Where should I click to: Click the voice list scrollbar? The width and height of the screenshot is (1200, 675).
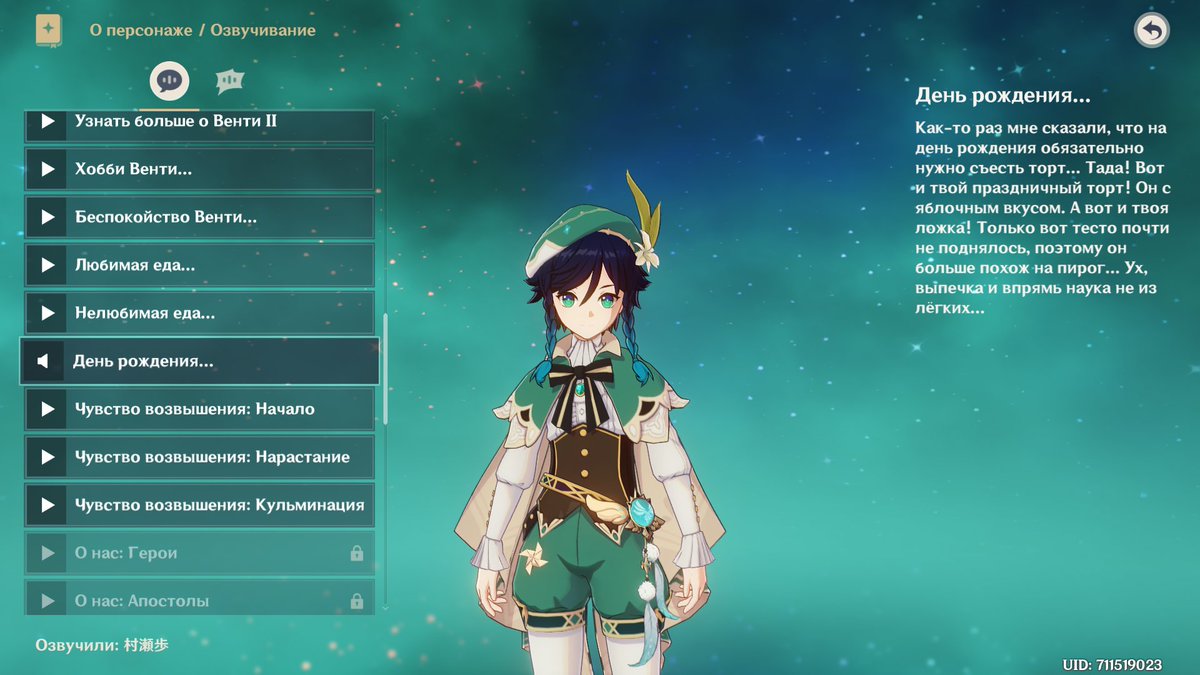tap(385, 352)
